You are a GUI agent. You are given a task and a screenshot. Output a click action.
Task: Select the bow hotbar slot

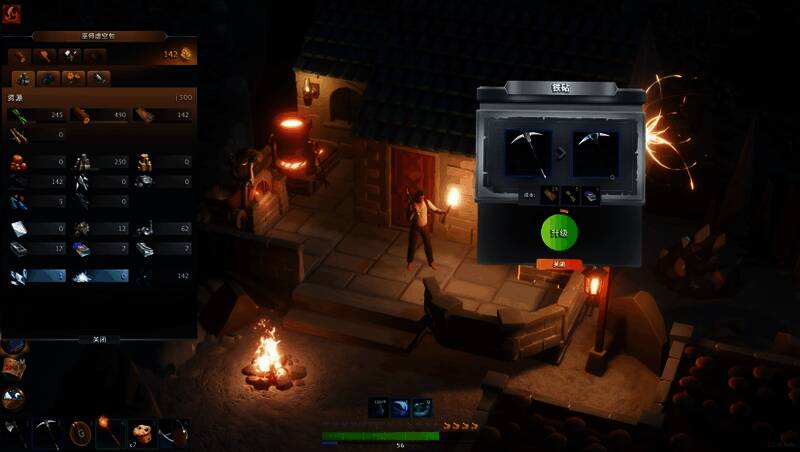coord(172,432)
